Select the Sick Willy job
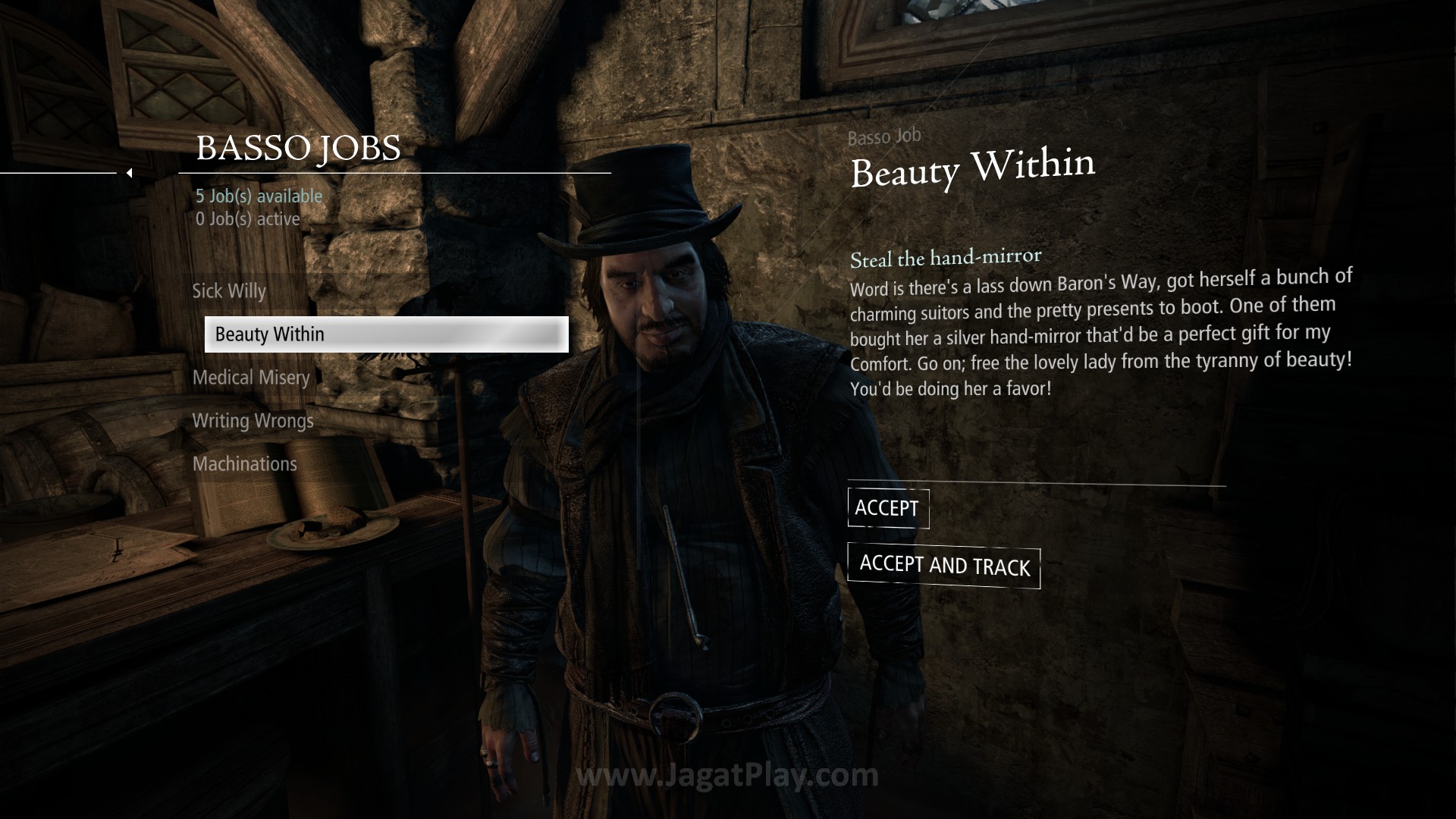The height and width of the screenshot is (819, 1456). [x=229, y=291]
